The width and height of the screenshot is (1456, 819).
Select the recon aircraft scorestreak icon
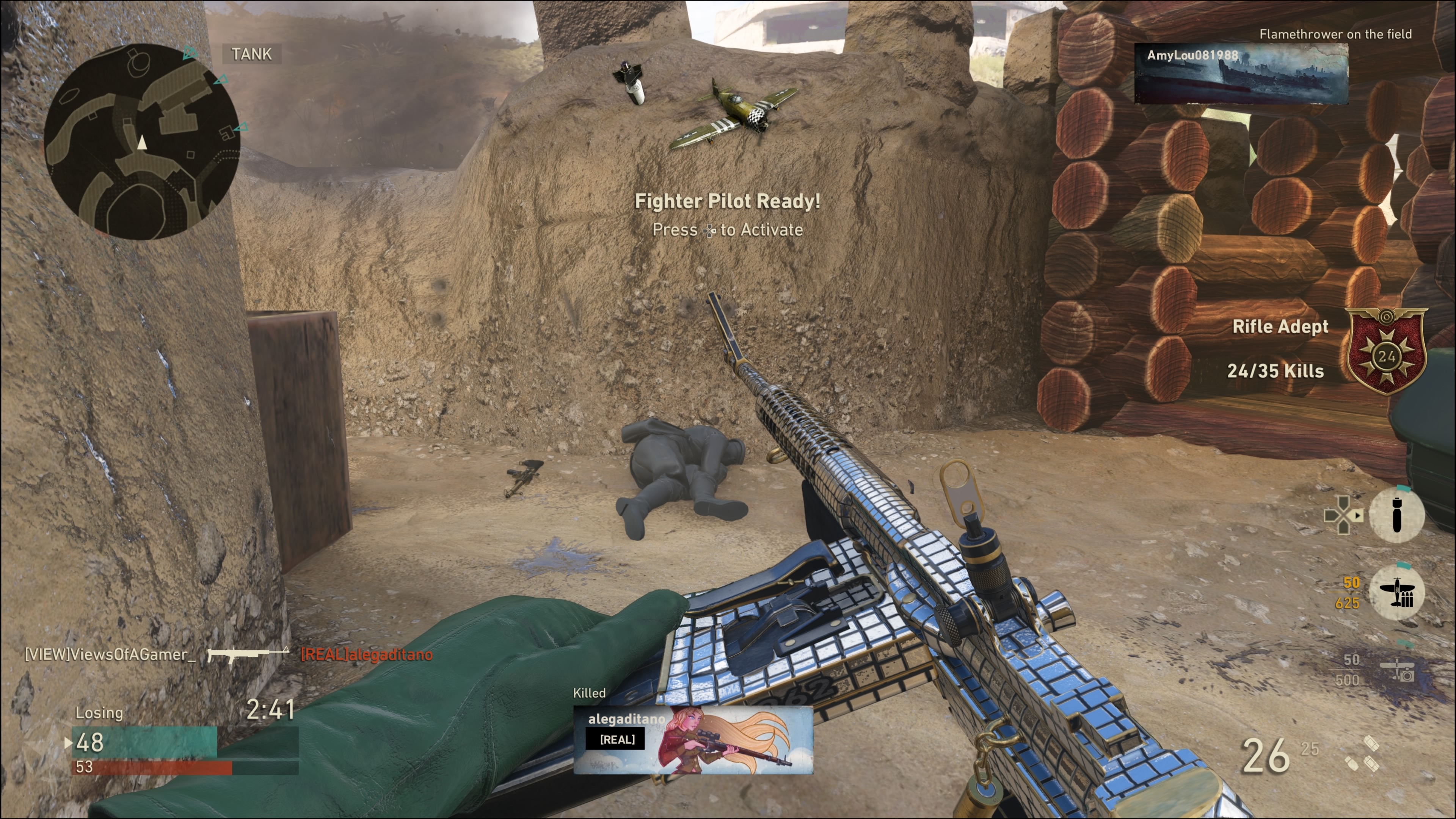[1396, 669]
